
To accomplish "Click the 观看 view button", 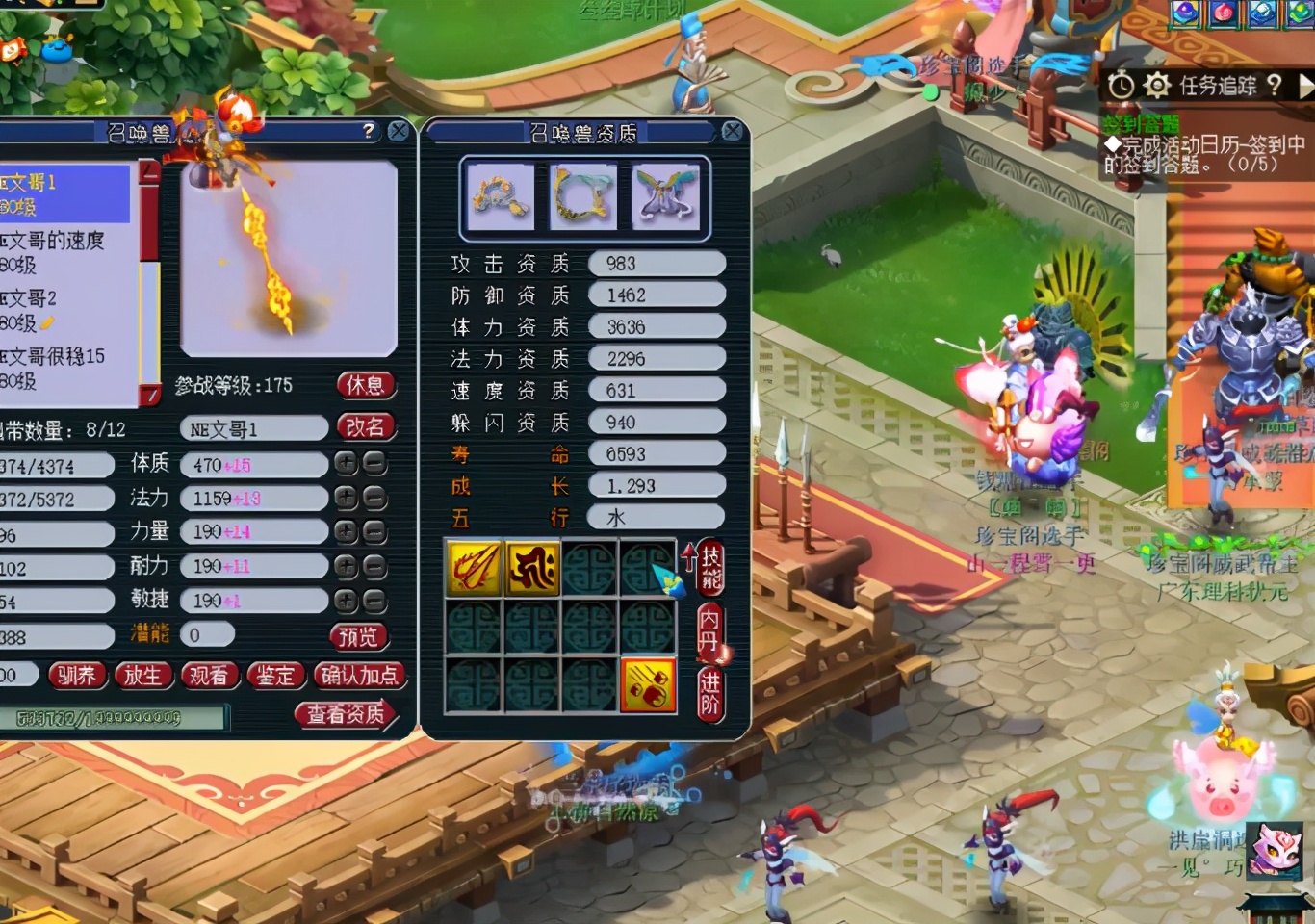I will click(209, 676).
